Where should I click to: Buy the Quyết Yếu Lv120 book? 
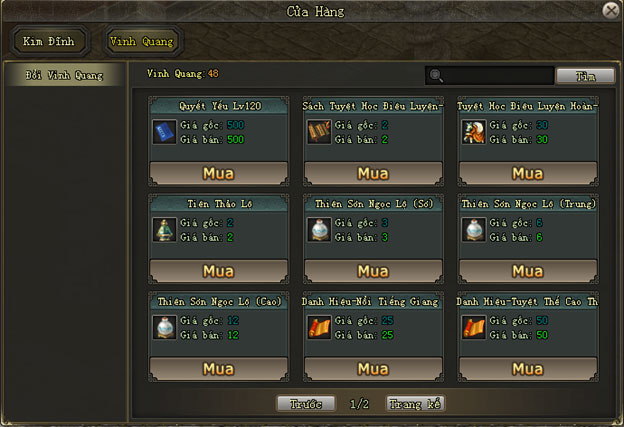click(217, 173)
